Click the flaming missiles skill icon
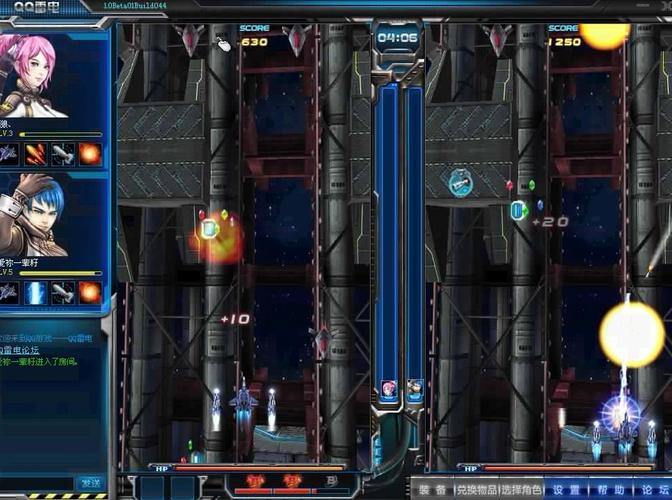Viewport: 672px width, 500px height. (x=36, y=153)
